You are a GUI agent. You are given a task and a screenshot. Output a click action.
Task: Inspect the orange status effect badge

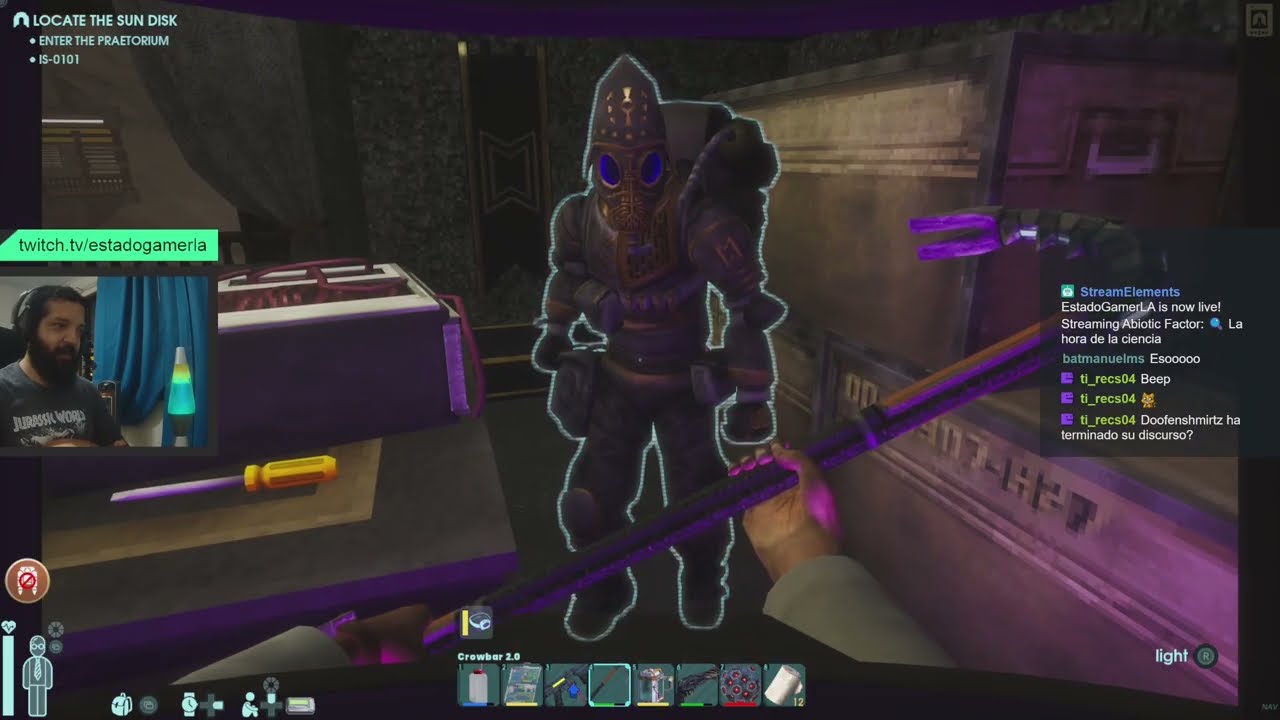coord(27,580)
